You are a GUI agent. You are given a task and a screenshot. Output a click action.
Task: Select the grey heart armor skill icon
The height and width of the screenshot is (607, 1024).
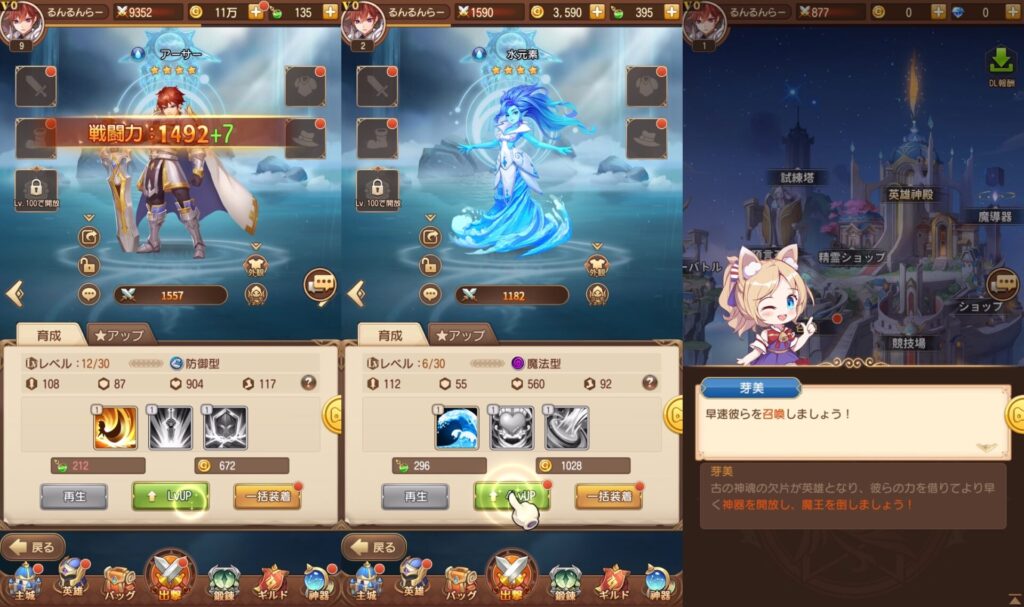(511, 428)
